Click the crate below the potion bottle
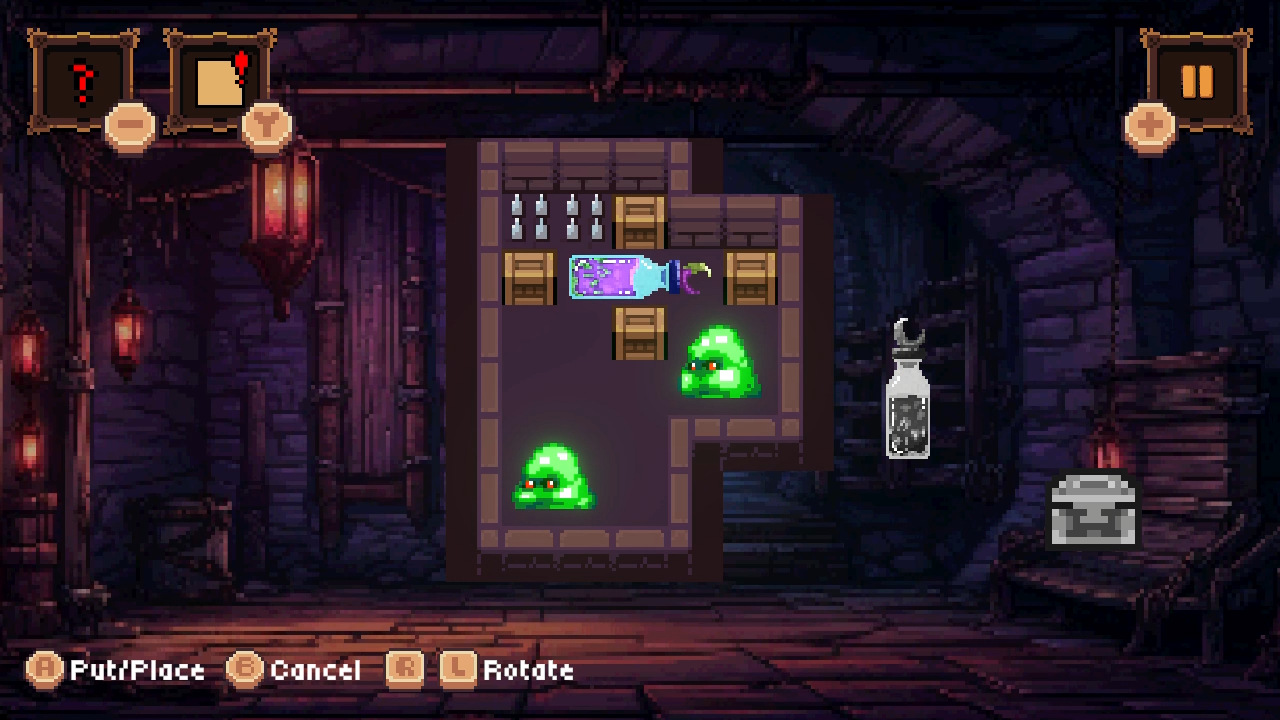Screen dimensions: 1280x720 pyautogui.click(x=640, y=333)
